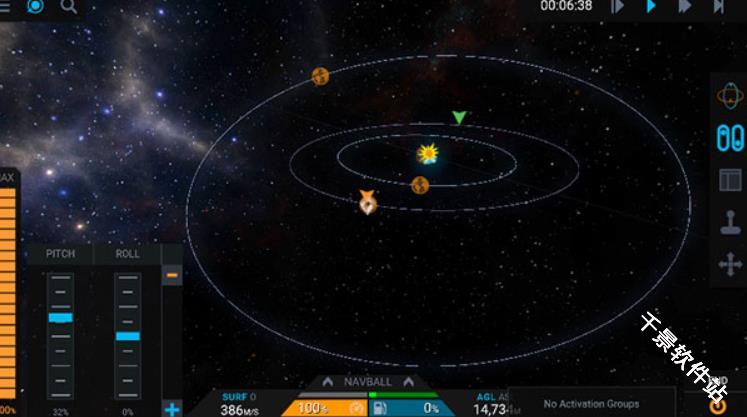Image resolution: width=747 pixels, height=417 pixels.
Task: Click the orange power button icon
Action: coord(717,406)
